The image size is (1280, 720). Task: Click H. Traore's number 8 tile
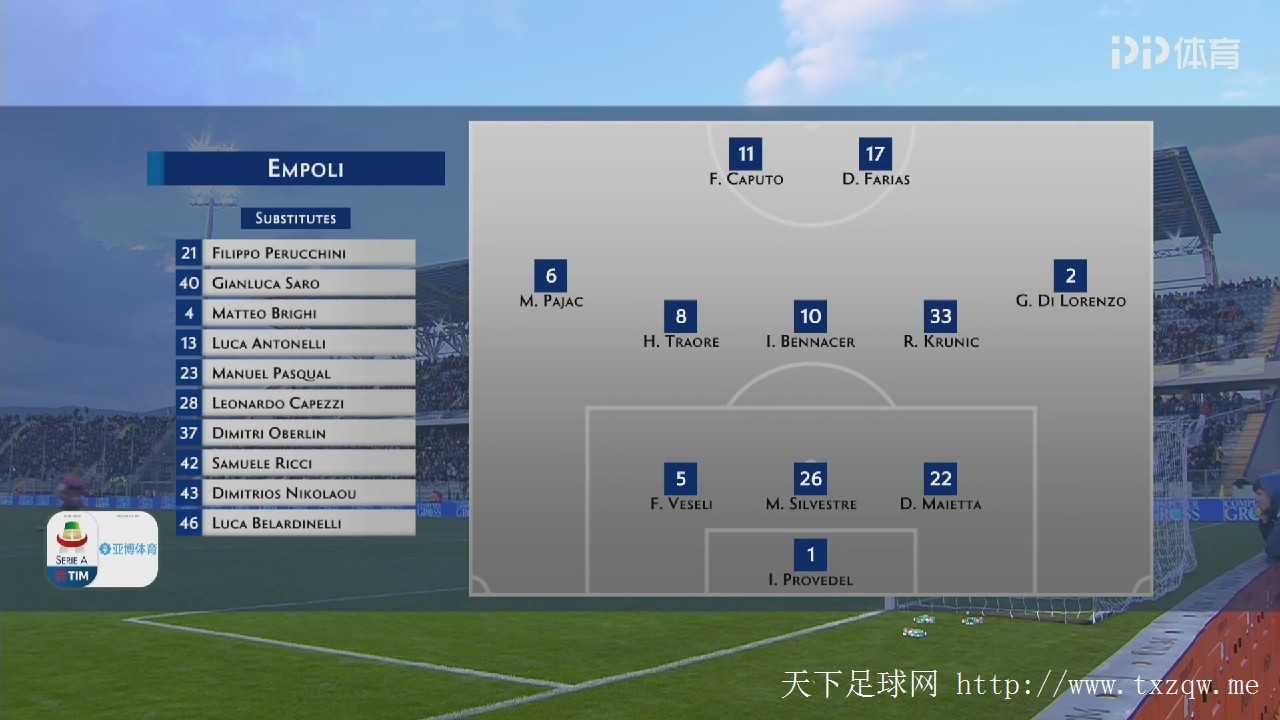pyautogui.click(x=681, y=317)
